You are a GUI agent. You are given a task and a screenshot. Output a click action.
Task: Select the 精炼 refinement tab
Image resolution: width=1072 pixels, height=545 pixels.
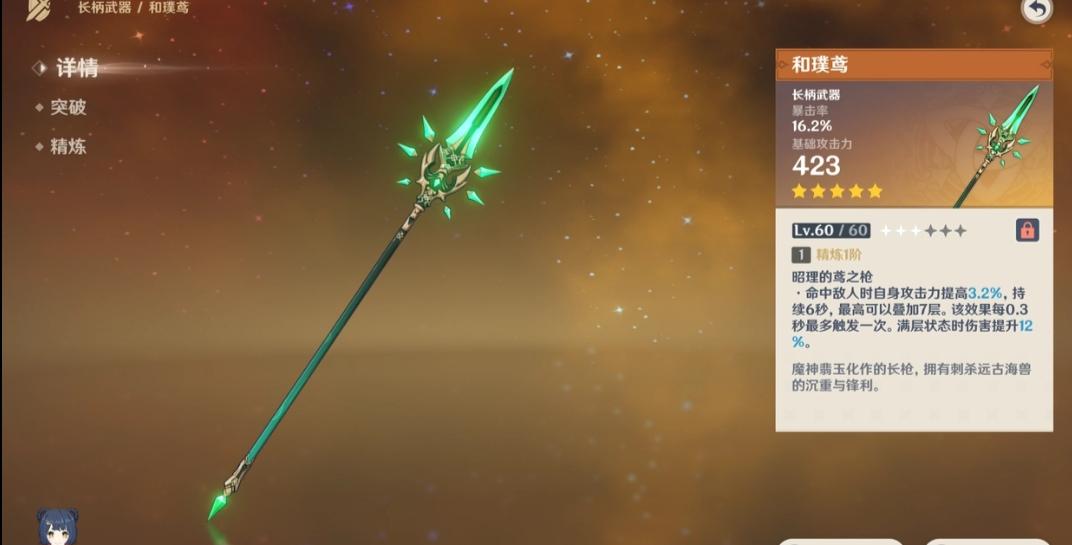point(68,147)
